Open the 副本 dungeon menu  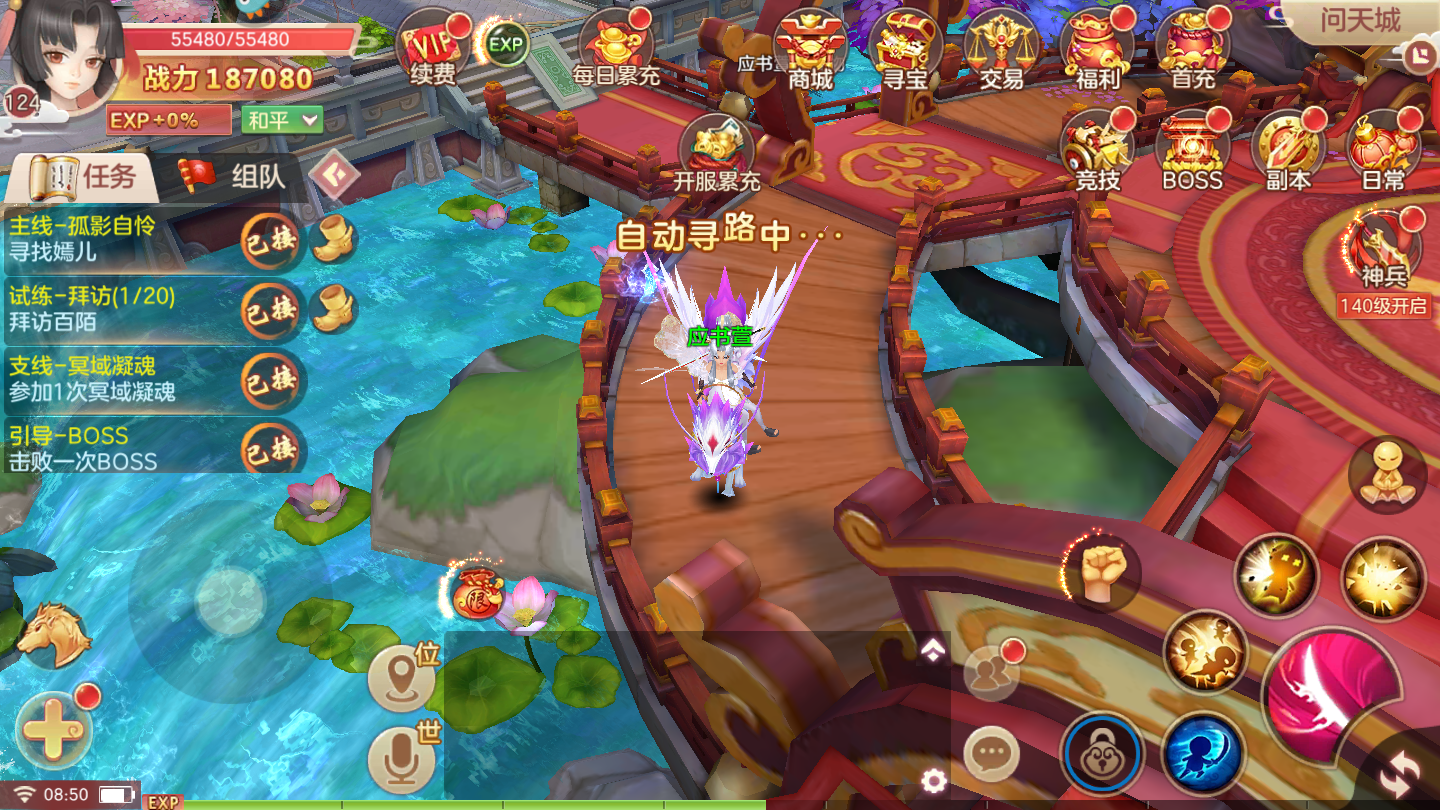pyautogui.click(x=1288, y=150)
